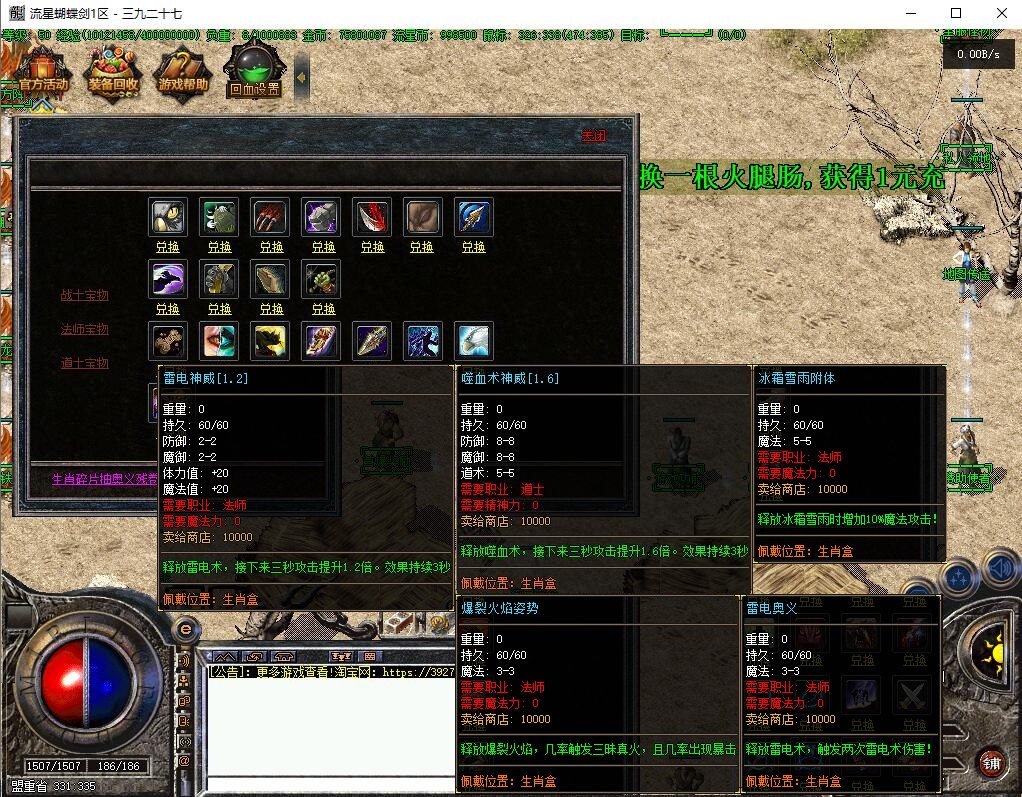Click 兑换 under the green goblin icon
Screen dimensions: 1022x797
click(322, 309)
